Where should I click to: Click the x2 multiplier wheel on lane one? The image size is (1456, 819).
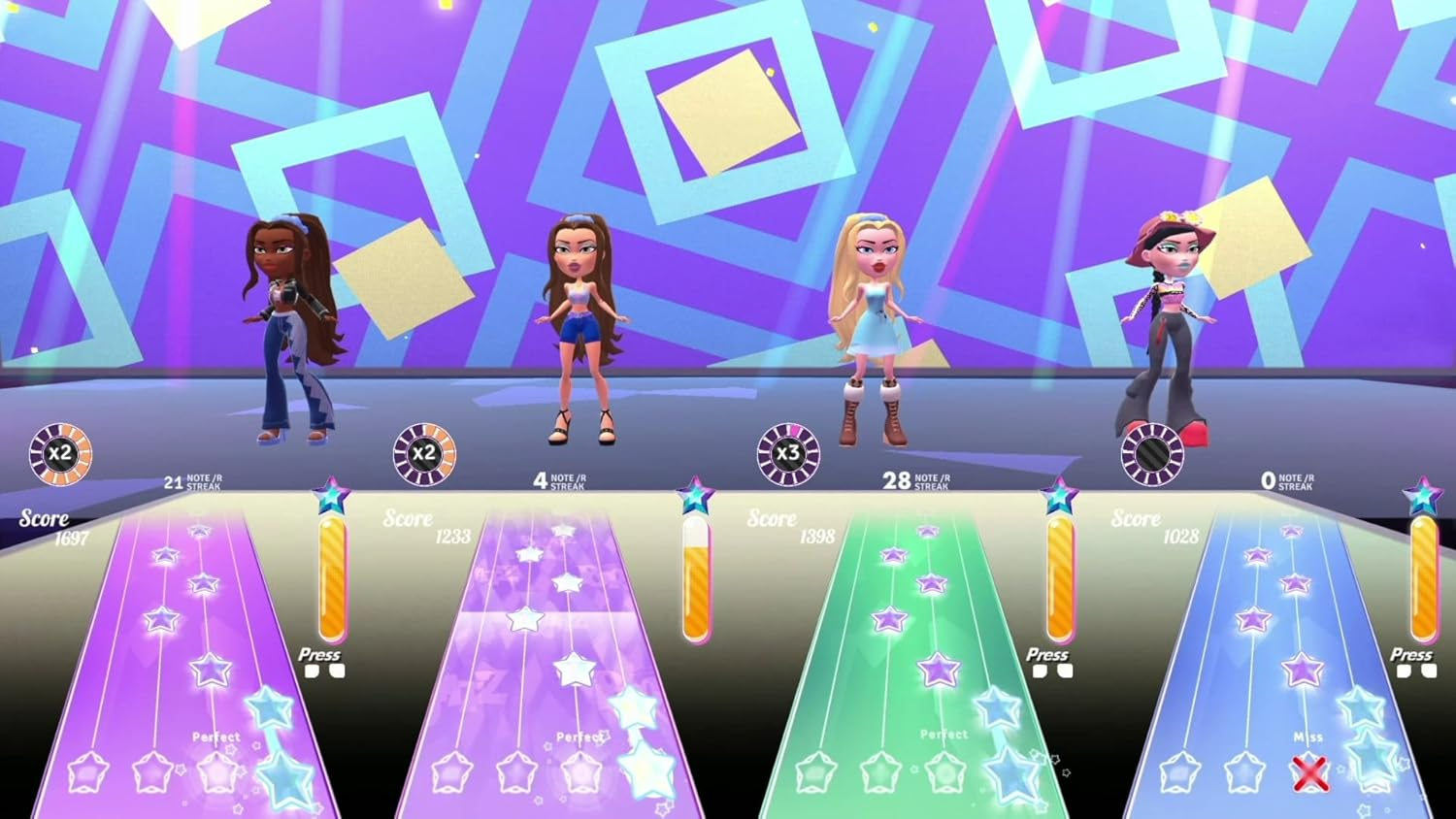coord(60,452)
